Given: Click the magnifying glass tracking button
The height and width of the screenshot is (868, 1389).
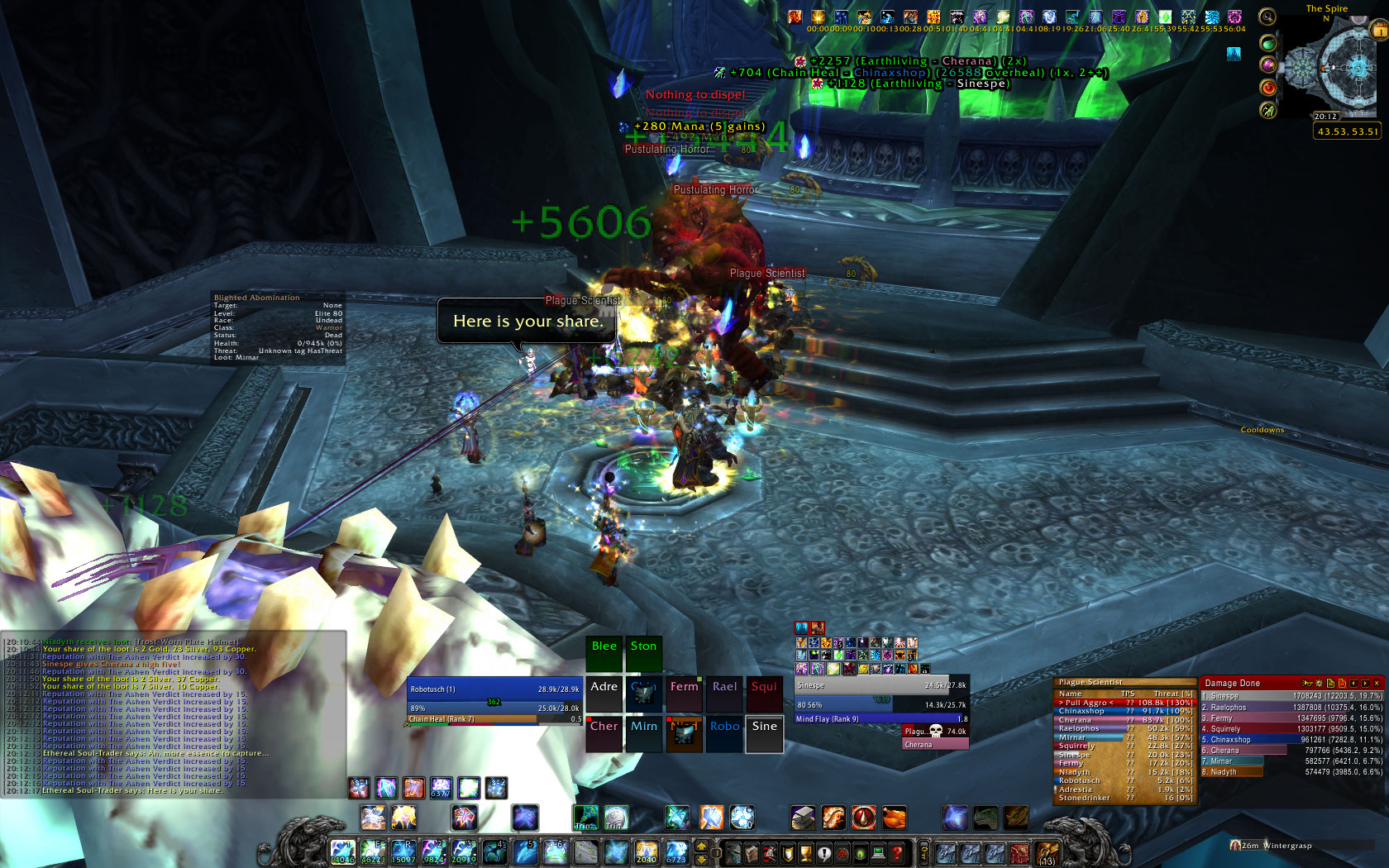Looking at the screenshot, I should (x=1267, y=17).
